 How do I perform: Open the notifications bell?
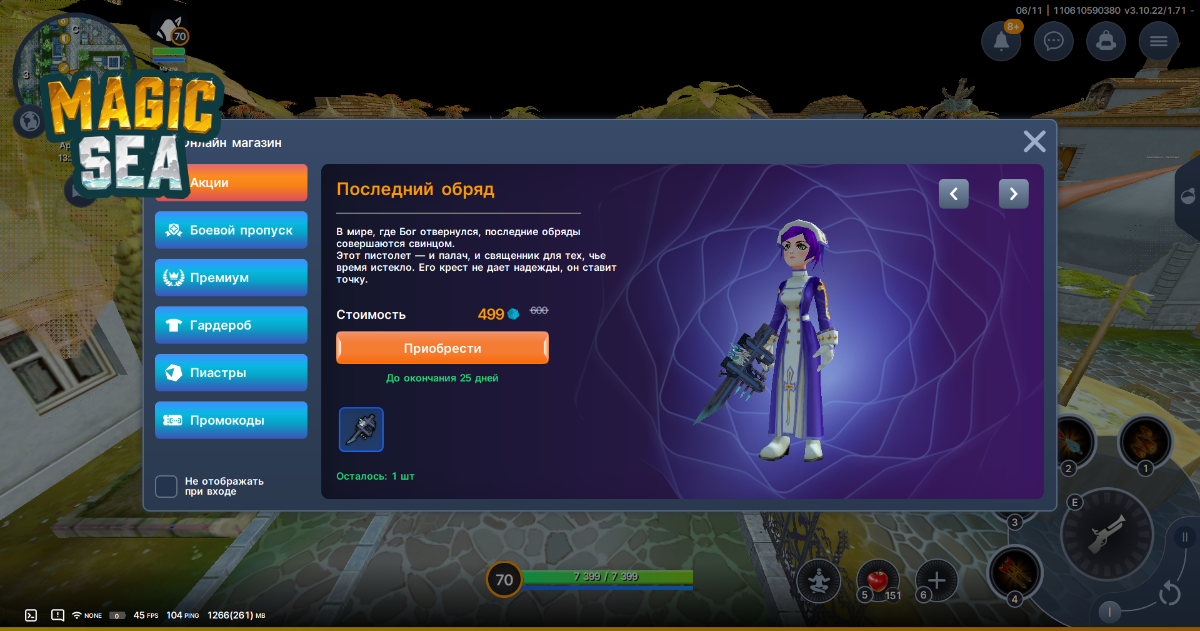click(x=1001, y=41)
